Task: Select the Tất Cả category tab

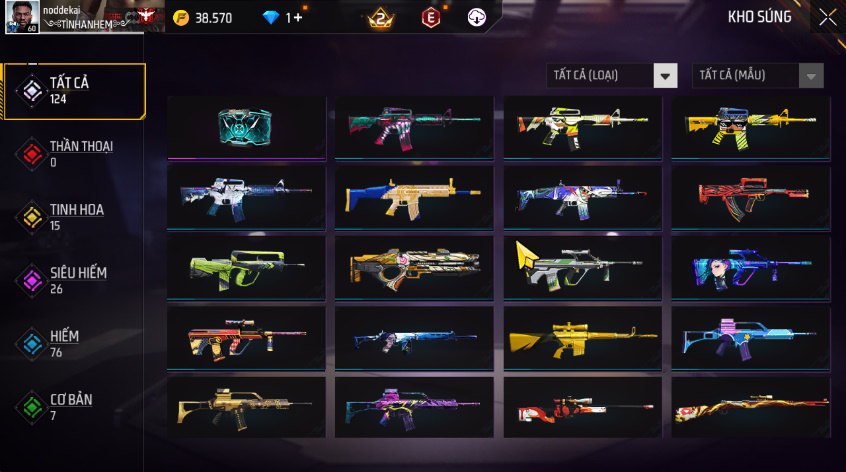Action: 73,91
